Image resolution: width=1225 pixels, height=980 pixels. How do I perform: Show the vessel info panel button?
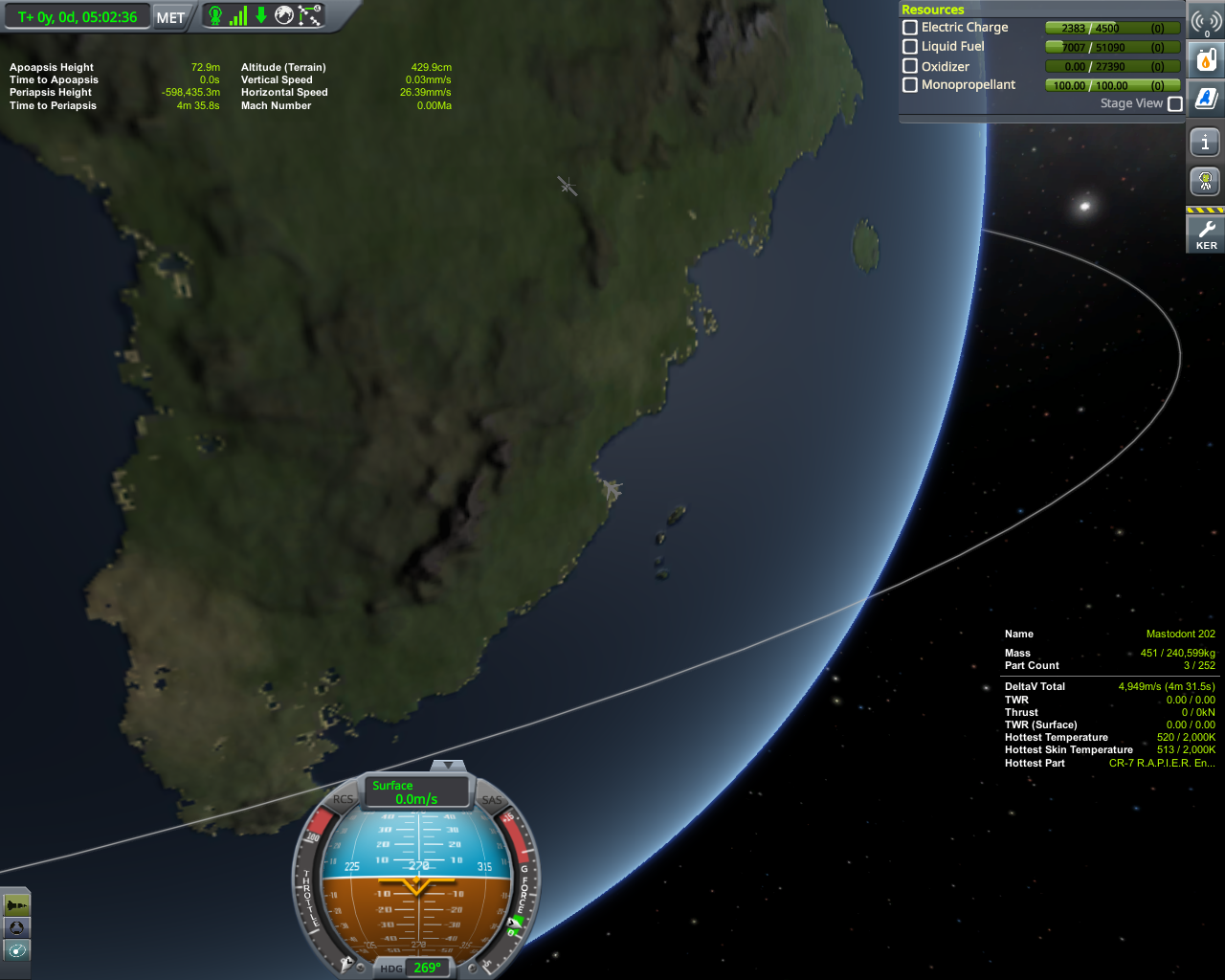(1205, 143)
